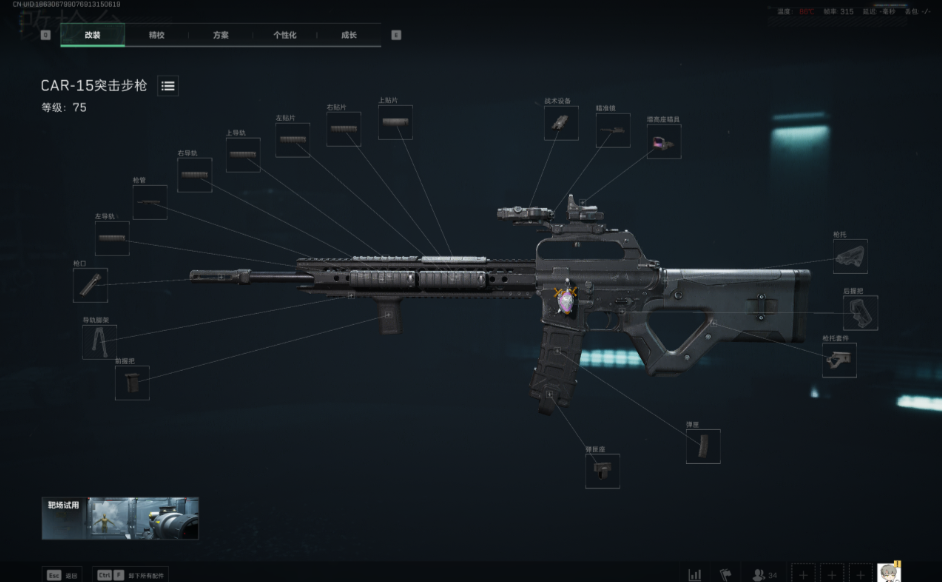Choose the 枪托套件 stock kit slot
The image size is (942, 582).
pyautogui.click(x=839, y=360)
